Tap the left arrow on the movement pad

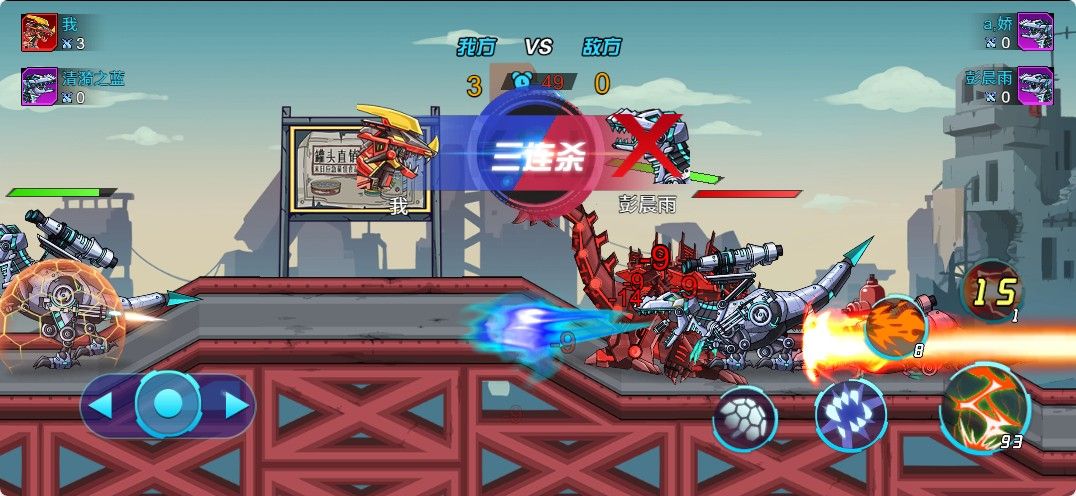(101, 405)
